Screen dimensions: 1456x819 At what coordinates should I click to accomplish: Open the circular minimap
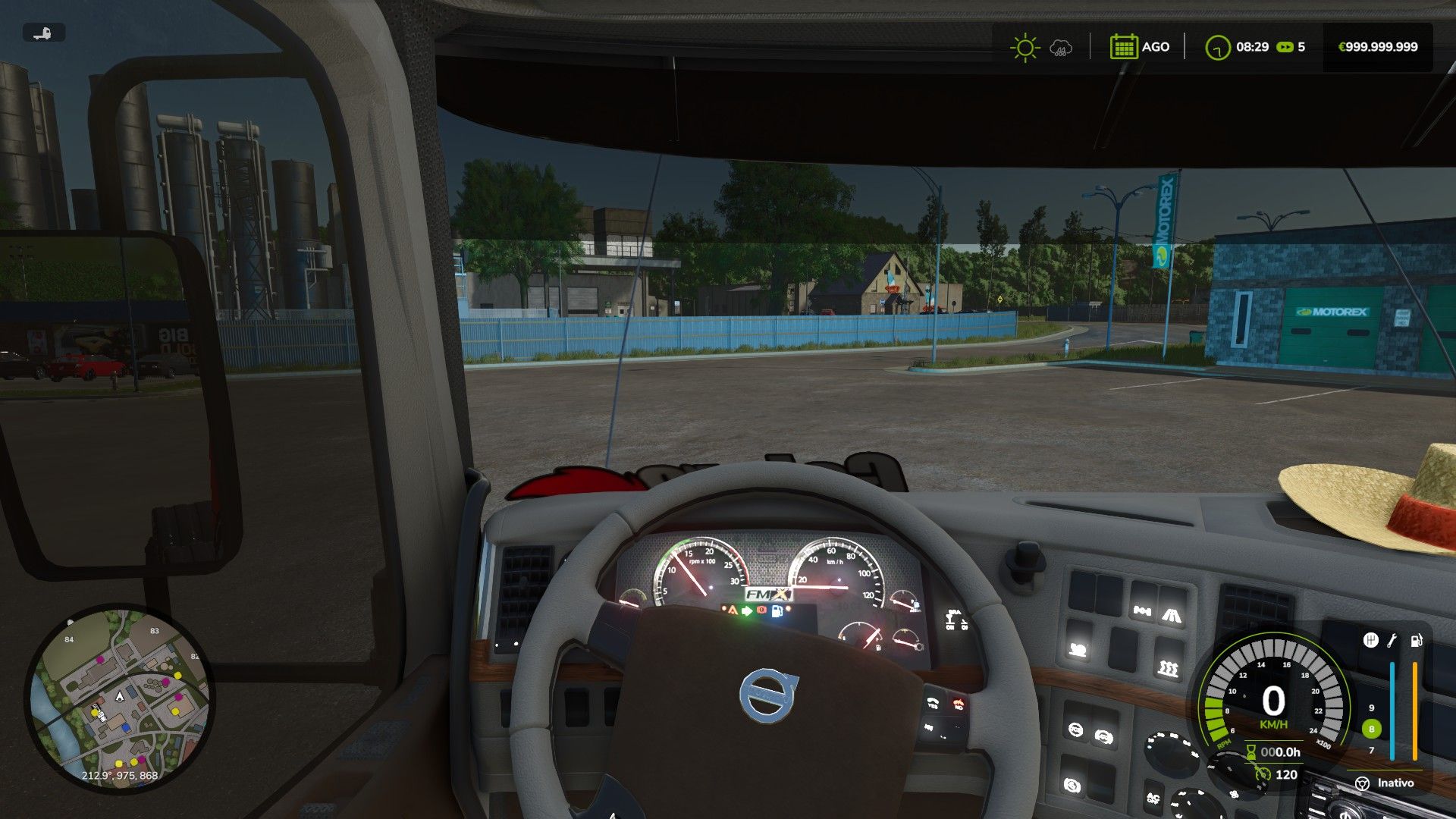(119, 696)
